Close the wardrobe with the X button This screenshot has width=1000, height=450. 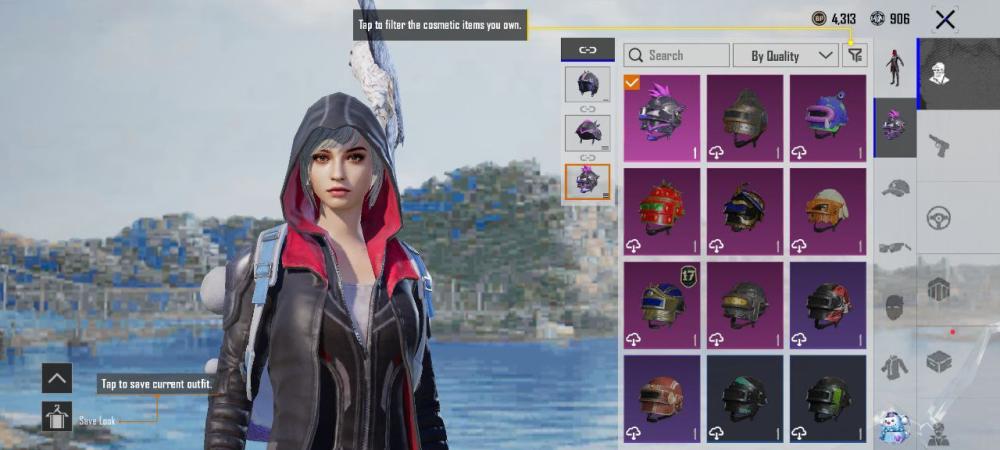coord(944,19)
